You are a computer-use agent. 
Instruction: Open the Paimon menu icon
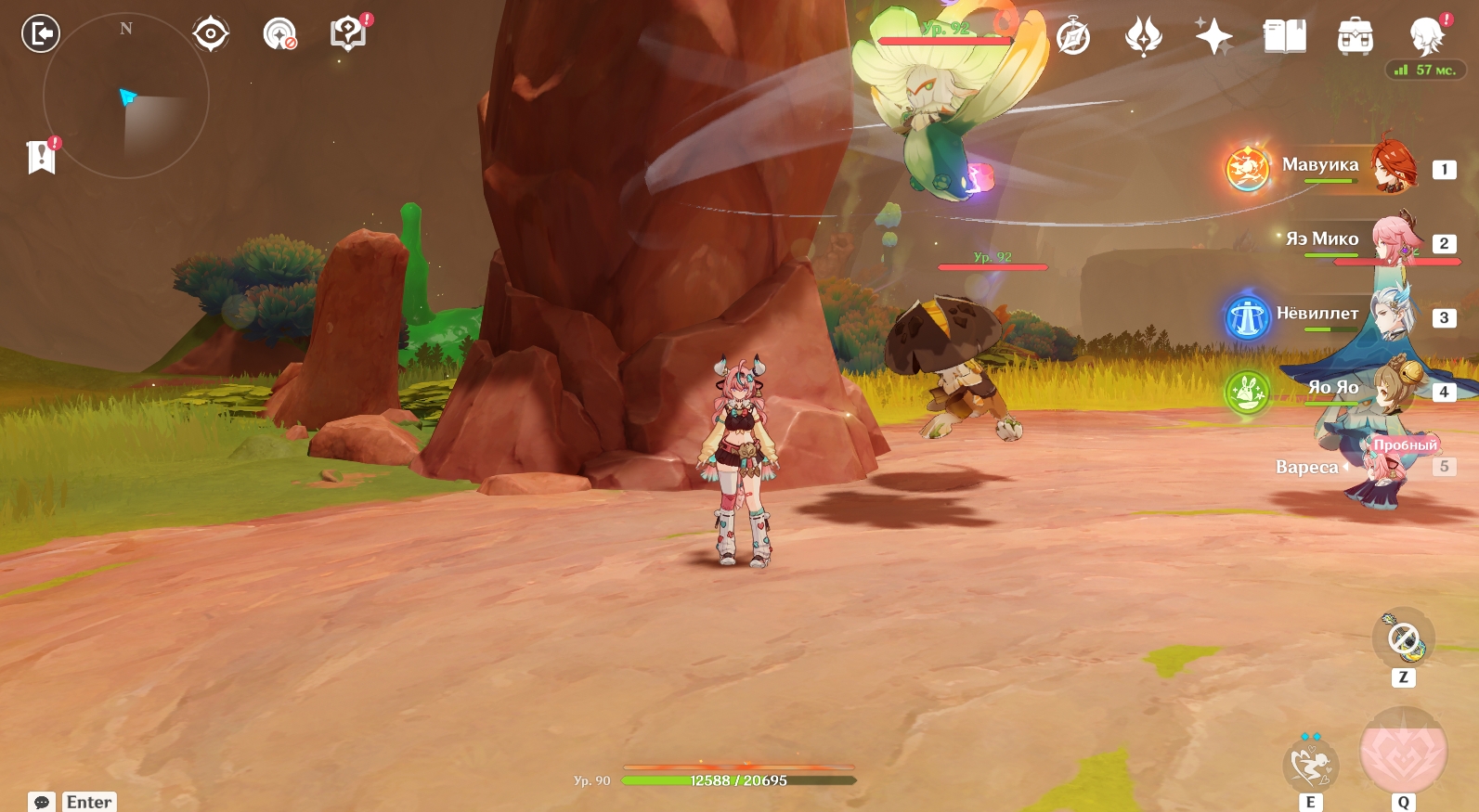[1425, 37]
